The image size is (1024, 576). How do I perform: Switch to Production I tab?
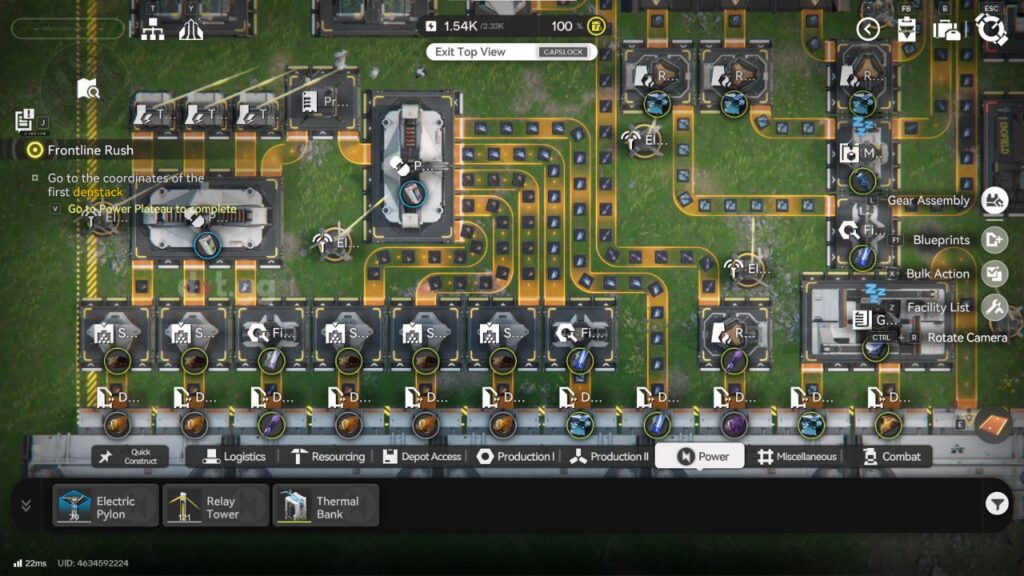(515, 456)
